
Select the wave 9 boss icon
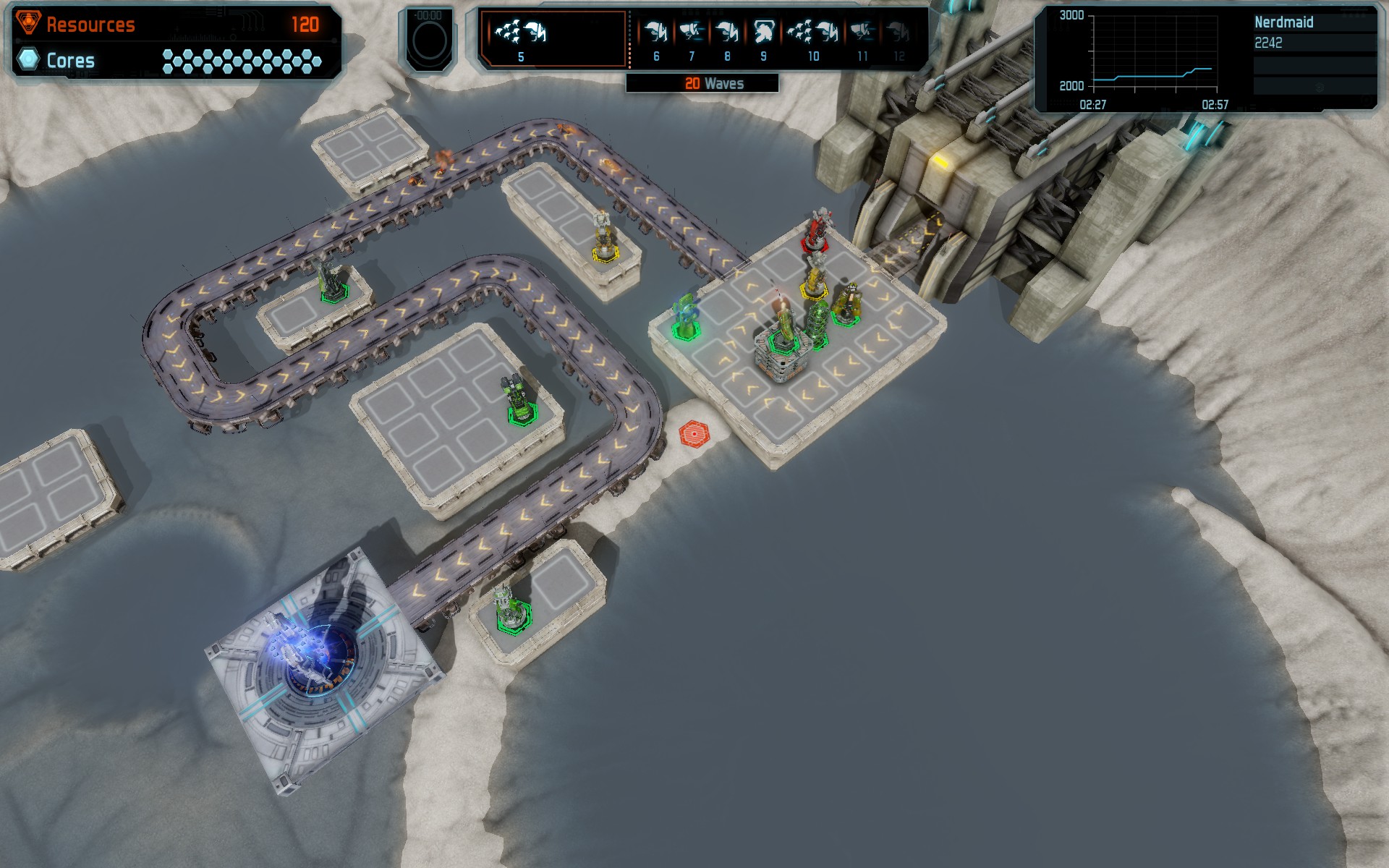763,33
